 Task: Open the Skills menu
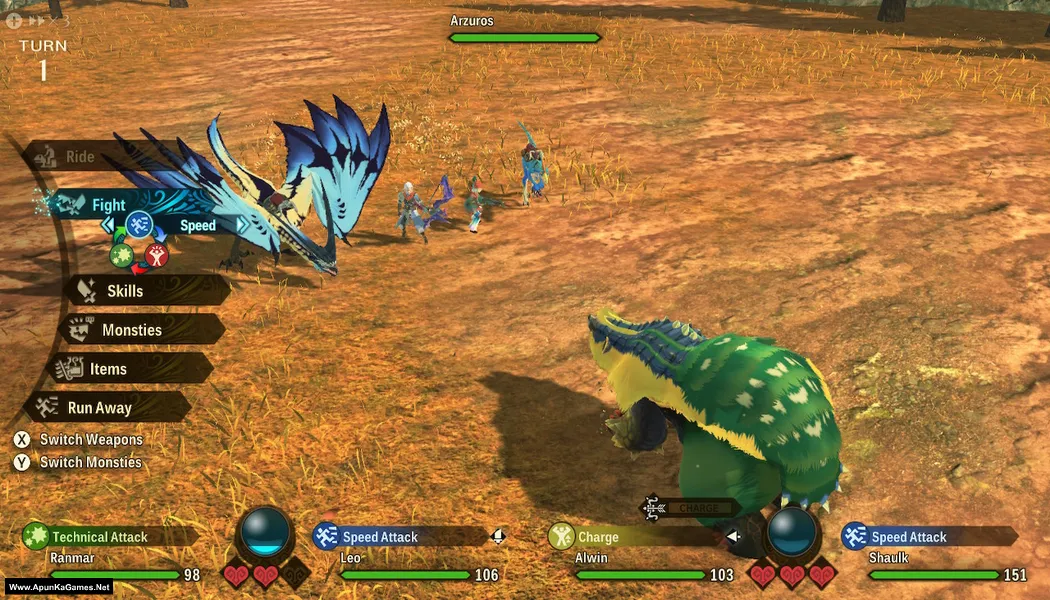[125, 291]
